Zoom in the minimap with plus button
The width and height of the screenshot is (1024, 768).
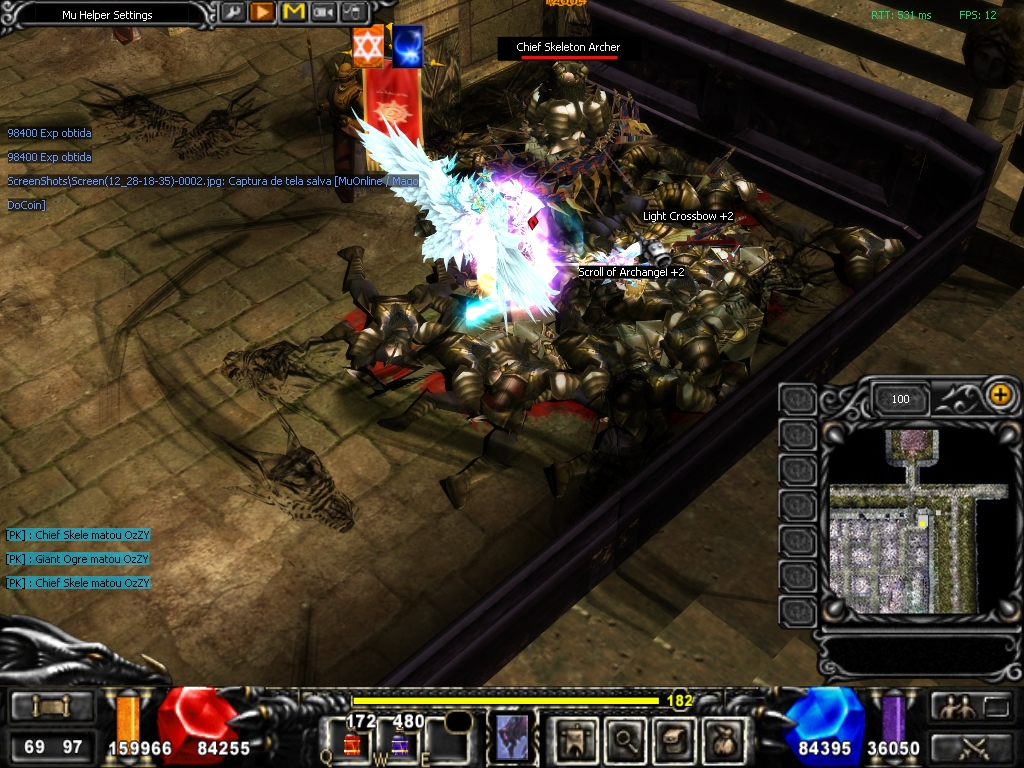999,395
